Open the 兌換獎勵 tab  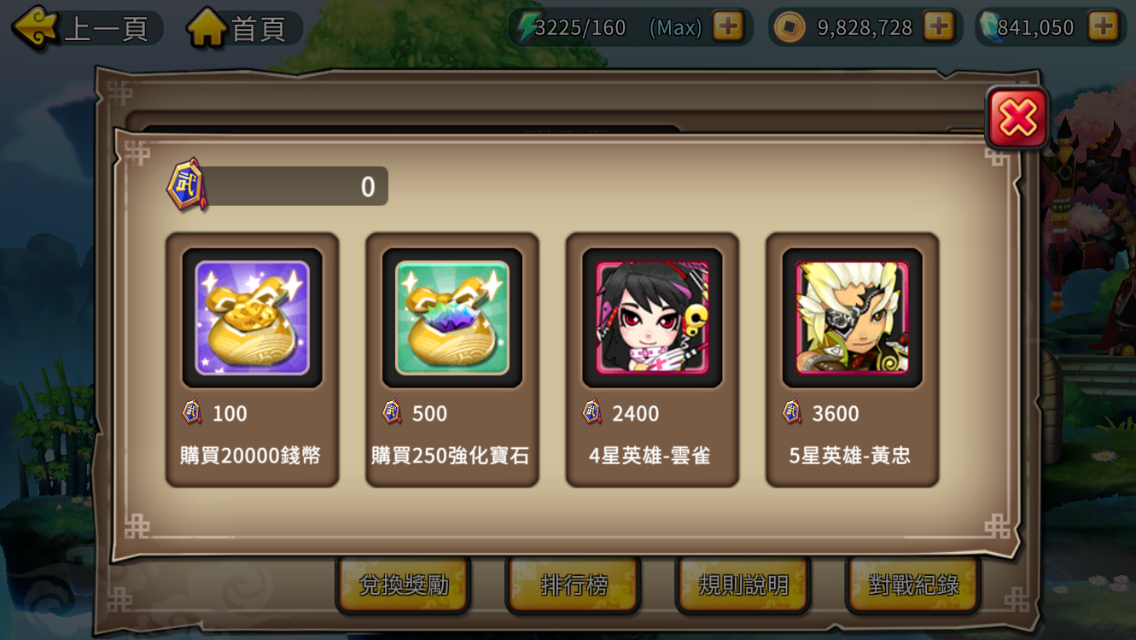pyautogui.click(x=403, y=585)
